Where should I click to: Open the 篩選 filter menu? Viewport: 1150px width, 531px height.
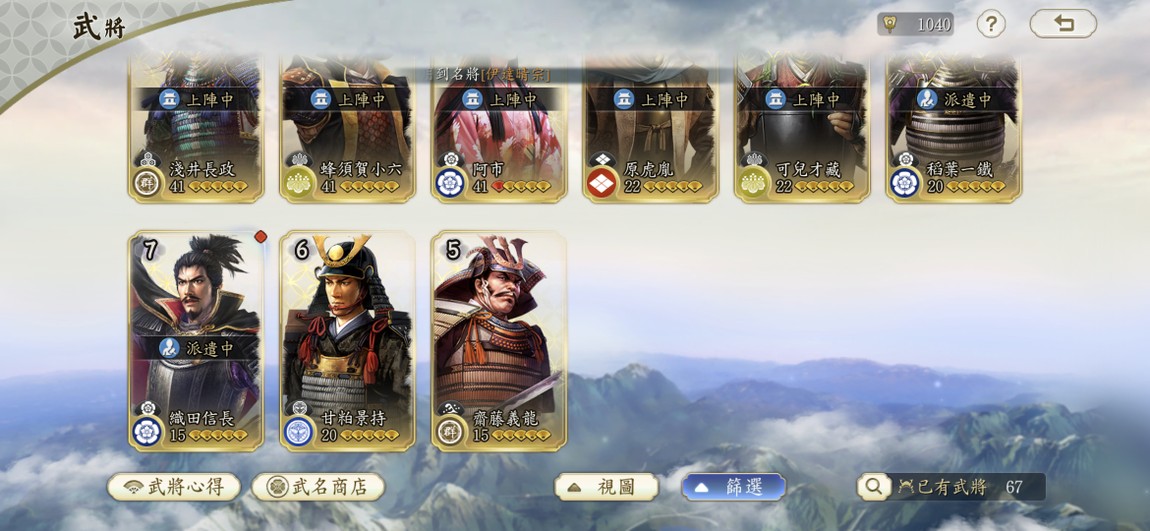(733, 487)
